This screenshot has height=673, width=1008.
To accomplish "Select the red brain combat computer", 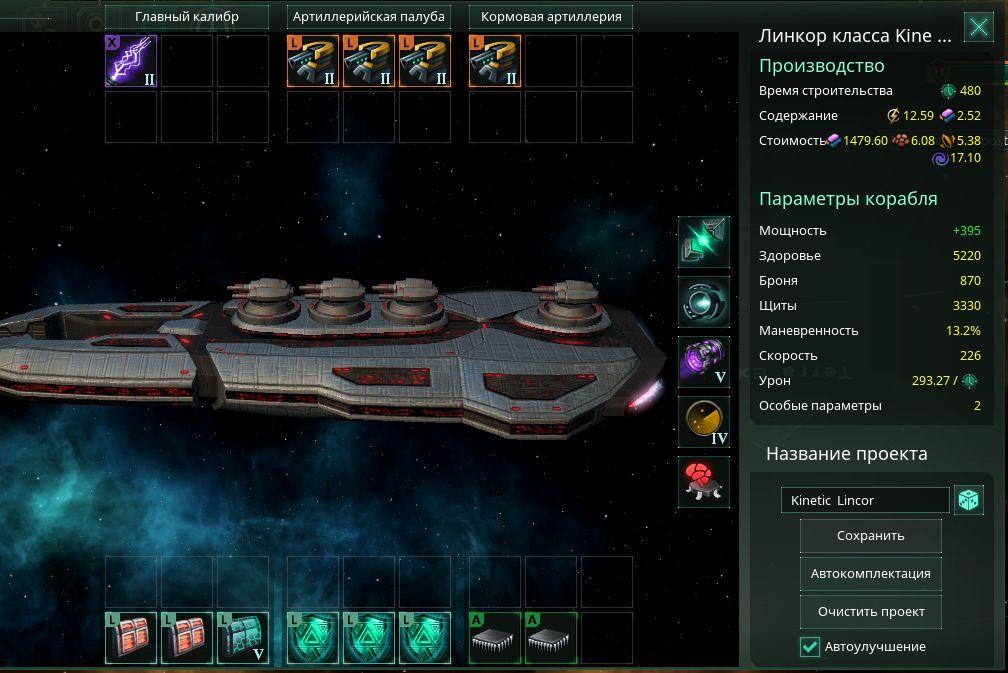I will pyautogui.click(x=704, y=481).
